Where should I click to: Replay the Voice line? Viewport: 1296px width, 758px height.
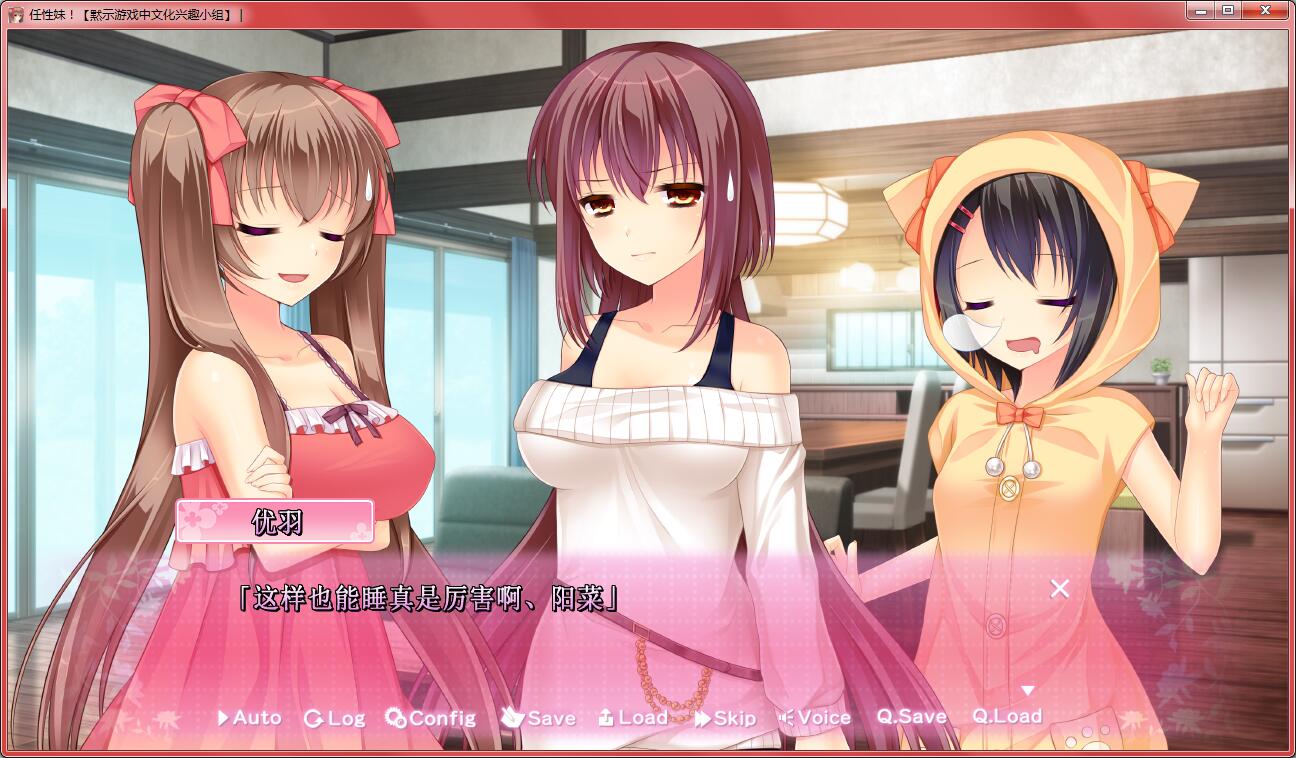coord(815,718)
